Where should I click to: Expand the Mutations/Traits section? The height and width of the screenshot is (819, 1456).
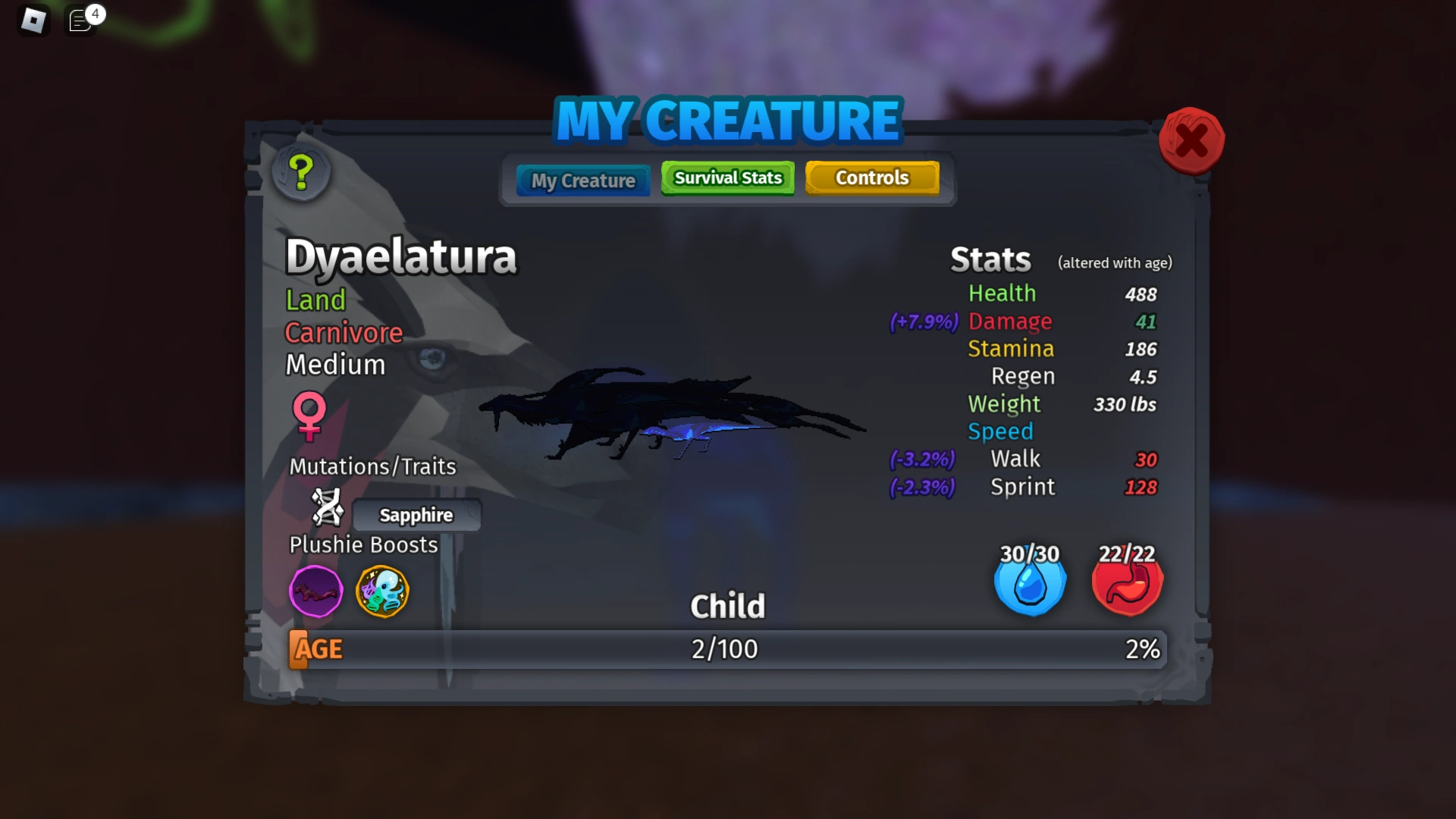point(372,466)
